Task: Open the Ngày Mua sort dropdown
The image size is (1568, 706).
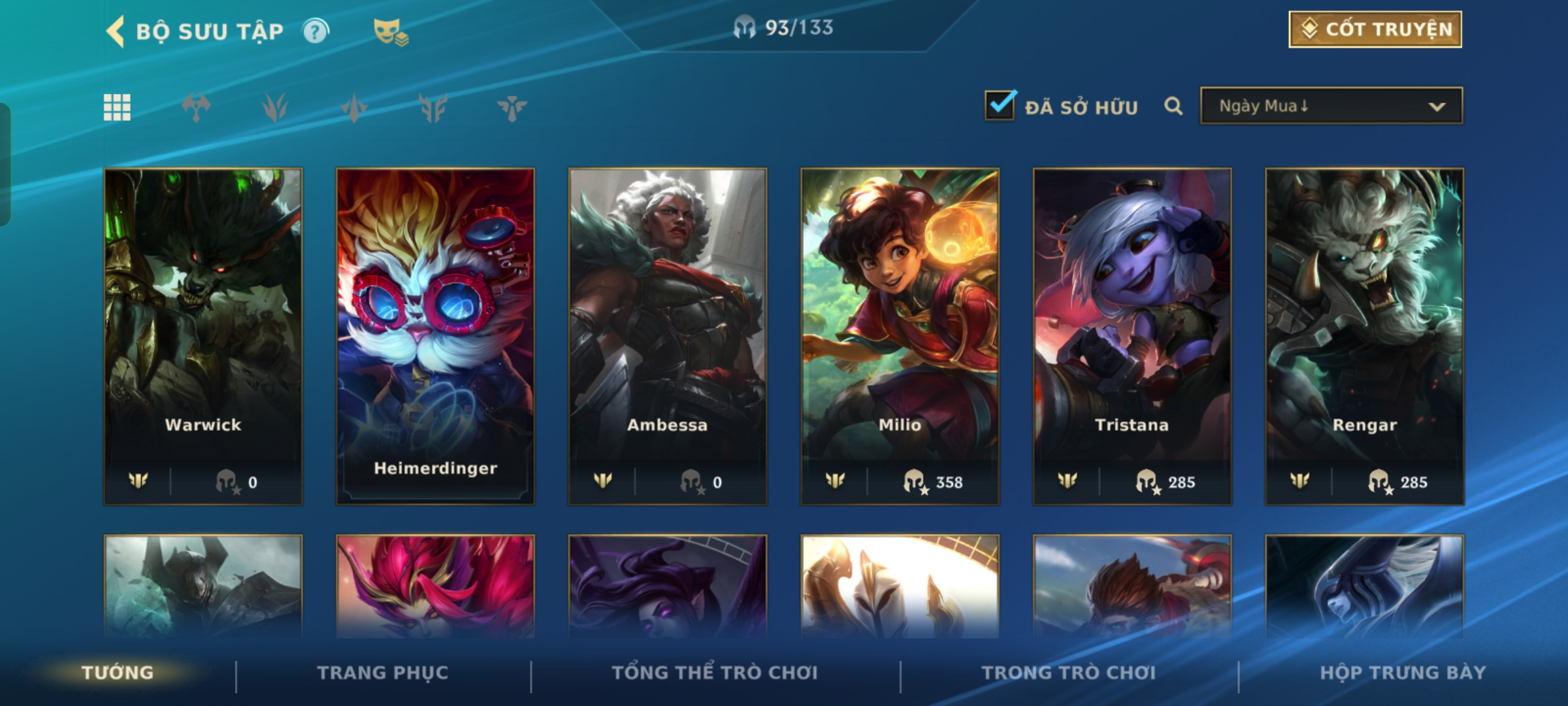Action: (x=1331, y=106)
